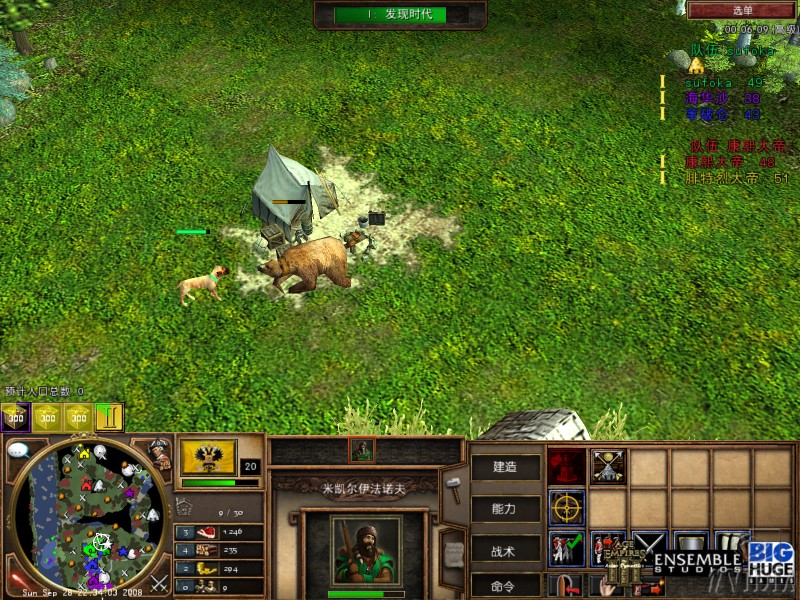
Task: Select the crossed arrows trading post icon
Action: point(607,465)
